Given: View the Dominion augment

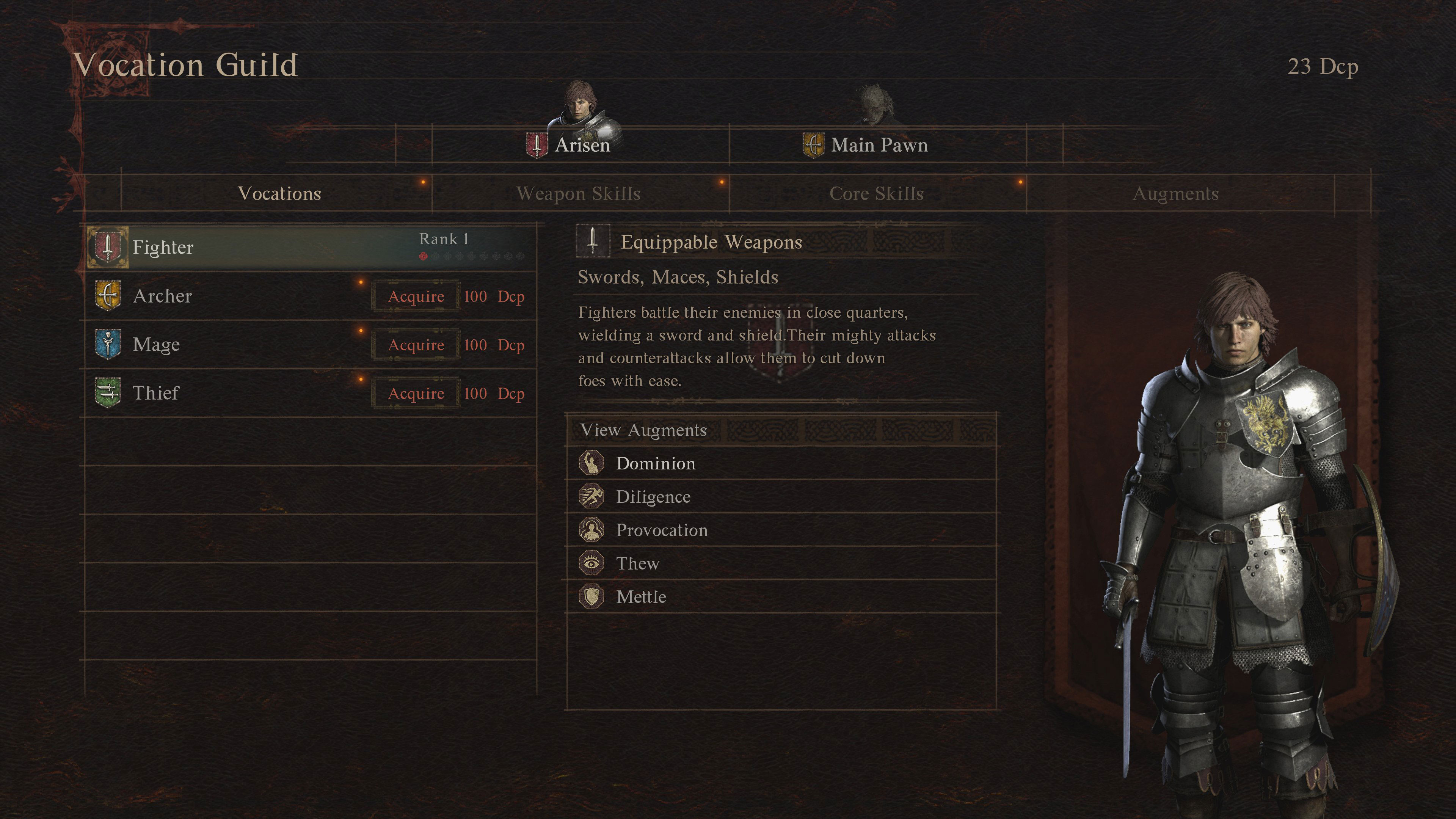Looking at the screenshot, I should (656, 464).
